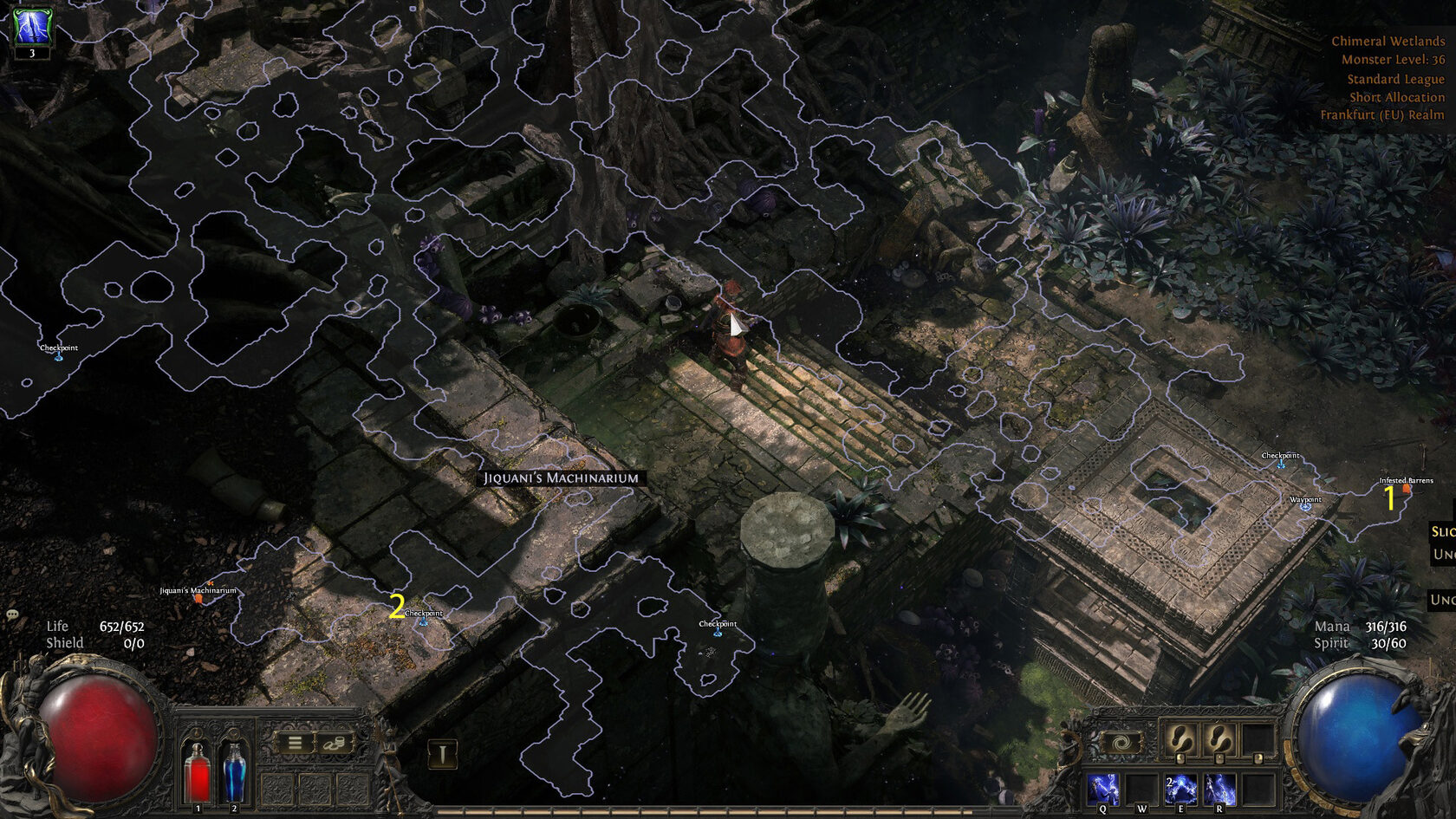Click the lightning buff icon with stack 3
Image resolution: width=1456 pixels, height=819 pixels.
(x=31, y=28)
